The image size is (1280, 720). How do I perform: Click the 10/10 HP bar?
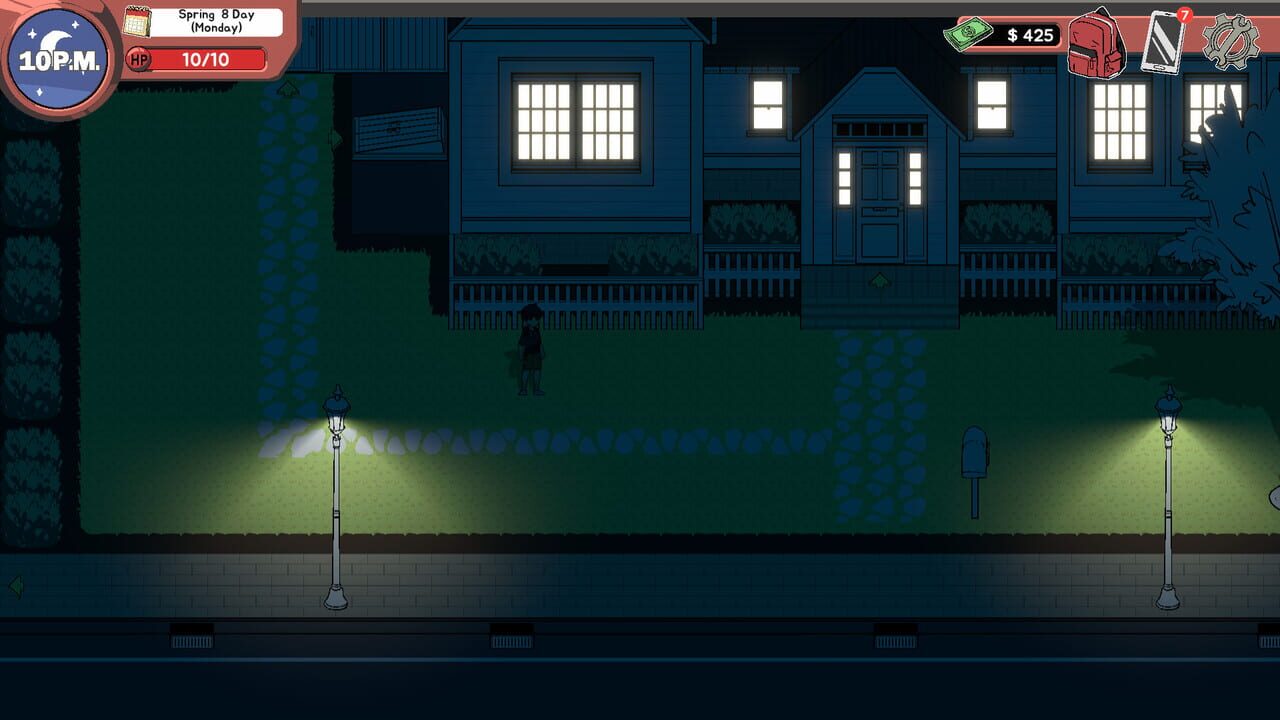(210, 58)
